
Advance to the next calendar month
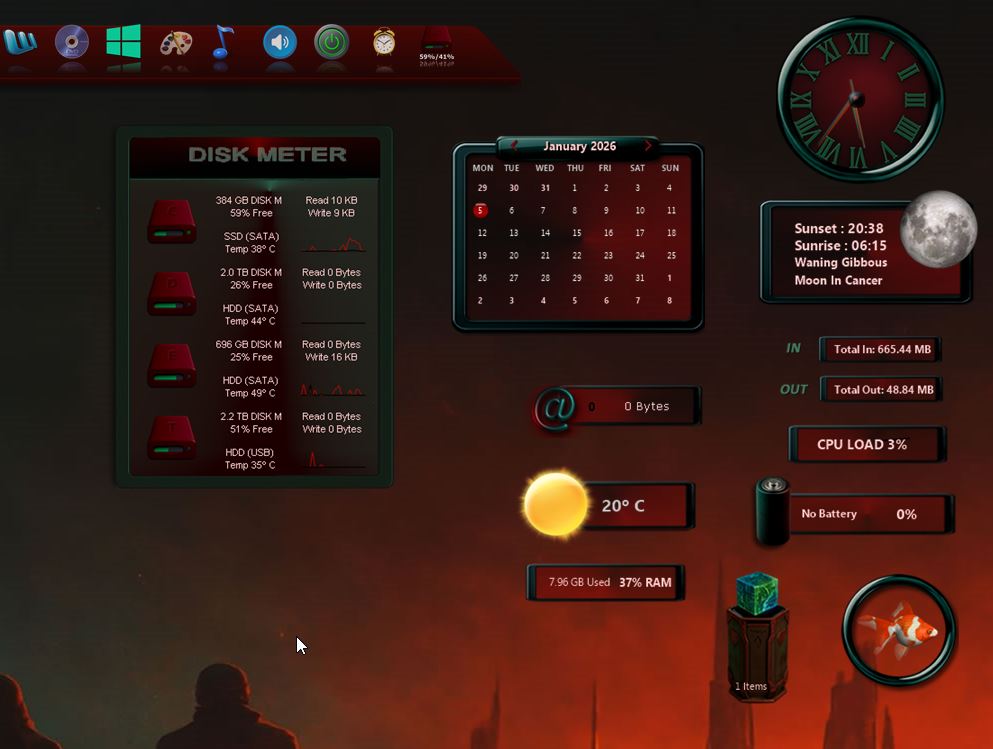point(648,146)
